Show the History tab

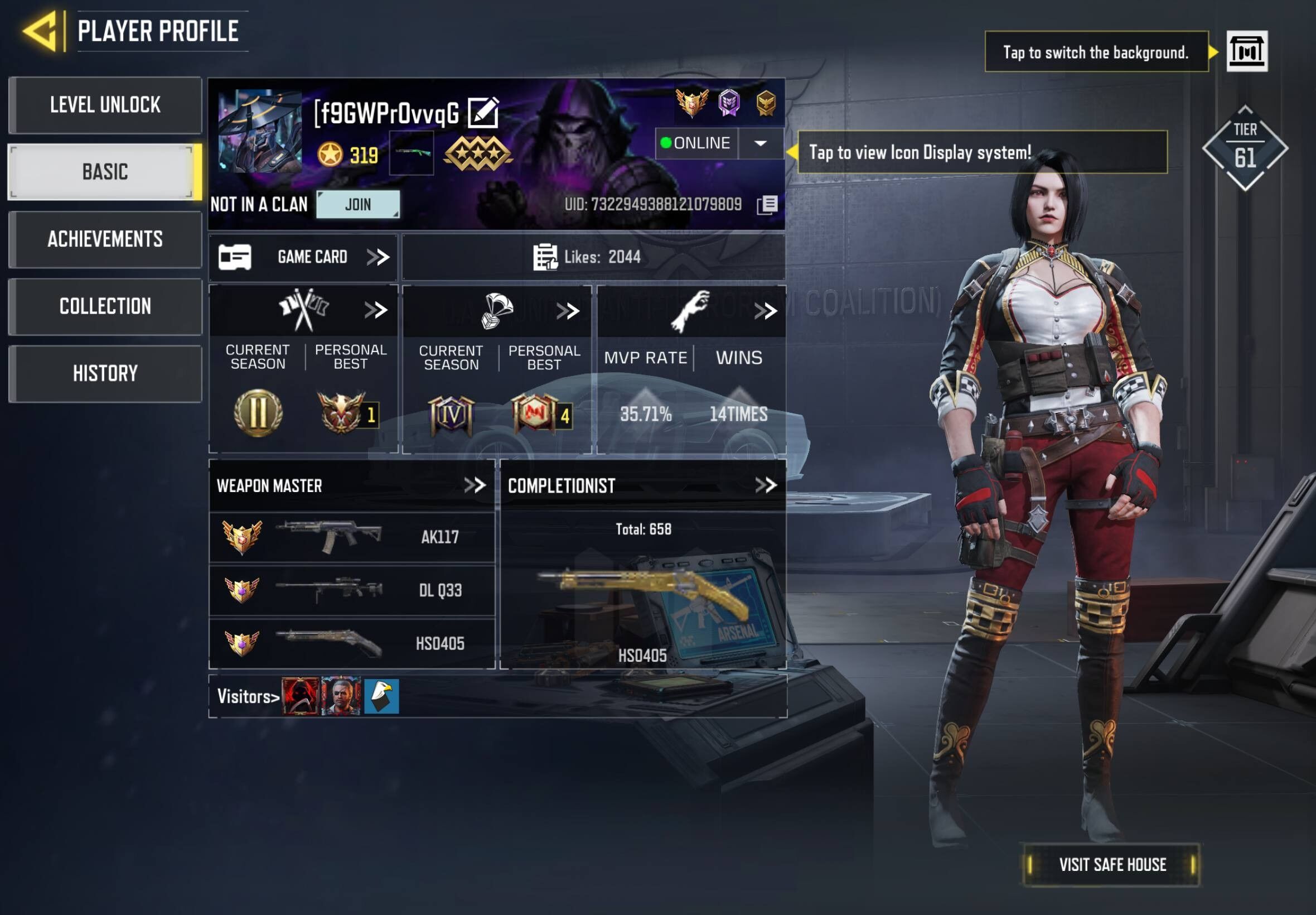point(105,373)
